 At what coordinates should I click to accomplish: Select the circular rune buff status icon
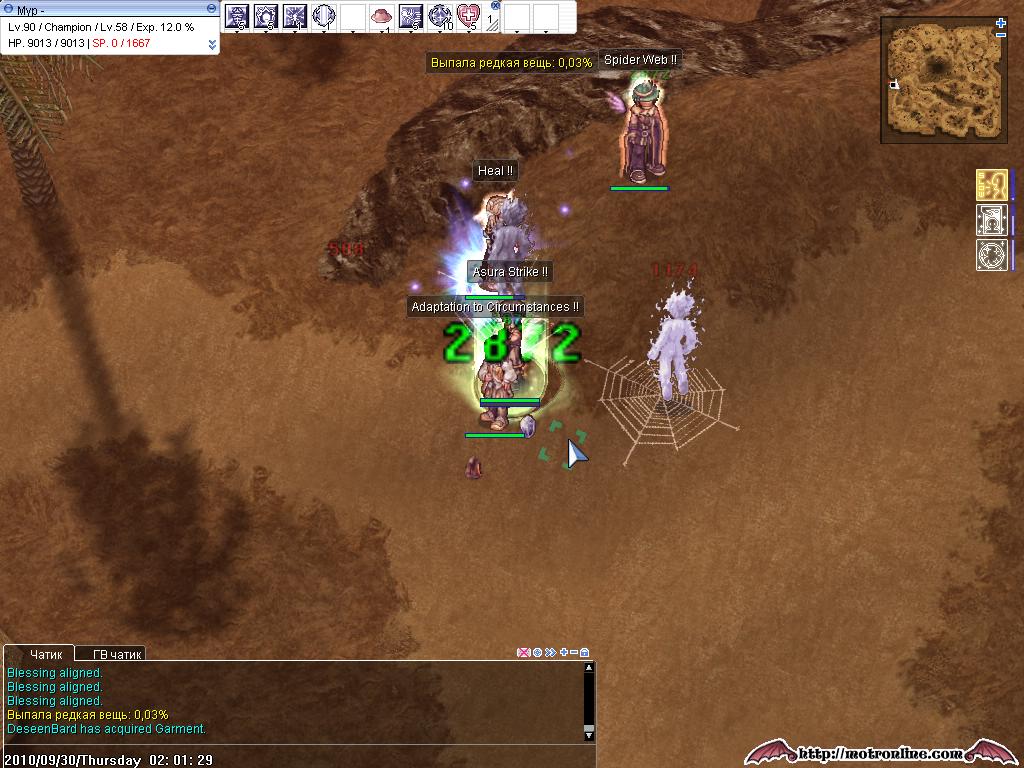tap(990, 254)
